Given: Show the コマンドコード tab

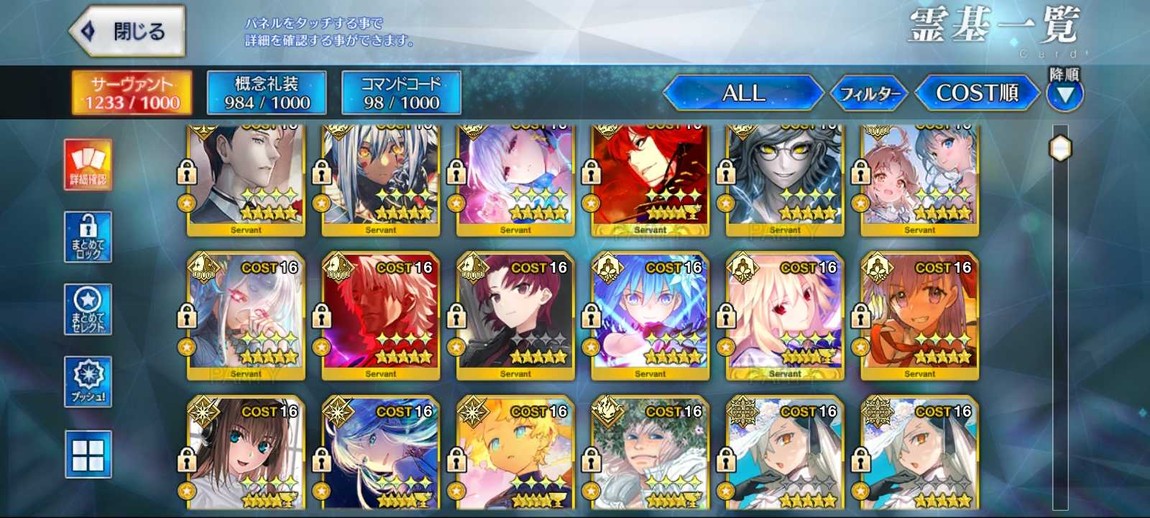Looking at the screenshot, I should point(401,93).
